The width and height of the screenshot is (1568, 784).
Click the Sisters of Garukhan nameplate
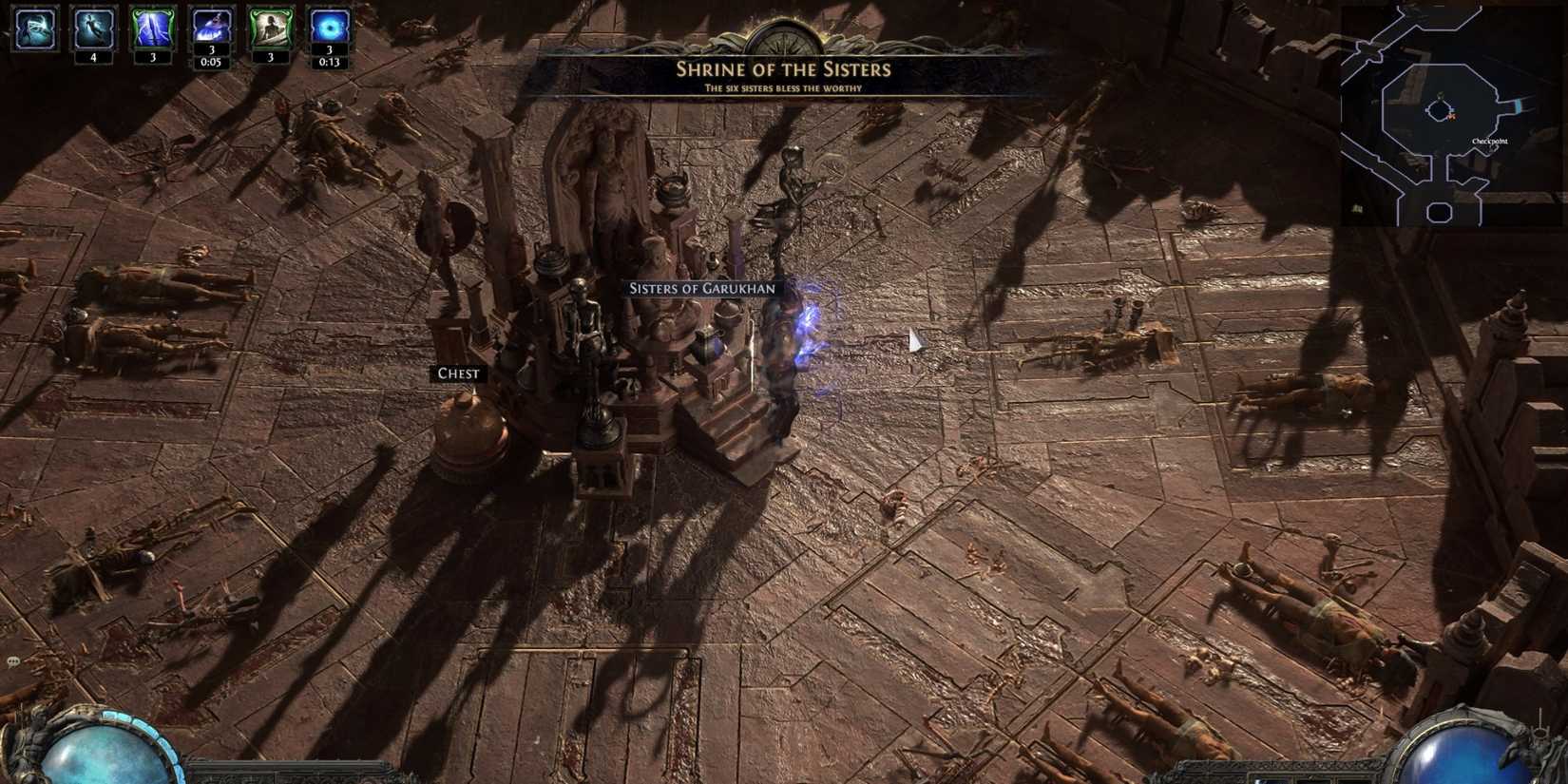[700, 287]
